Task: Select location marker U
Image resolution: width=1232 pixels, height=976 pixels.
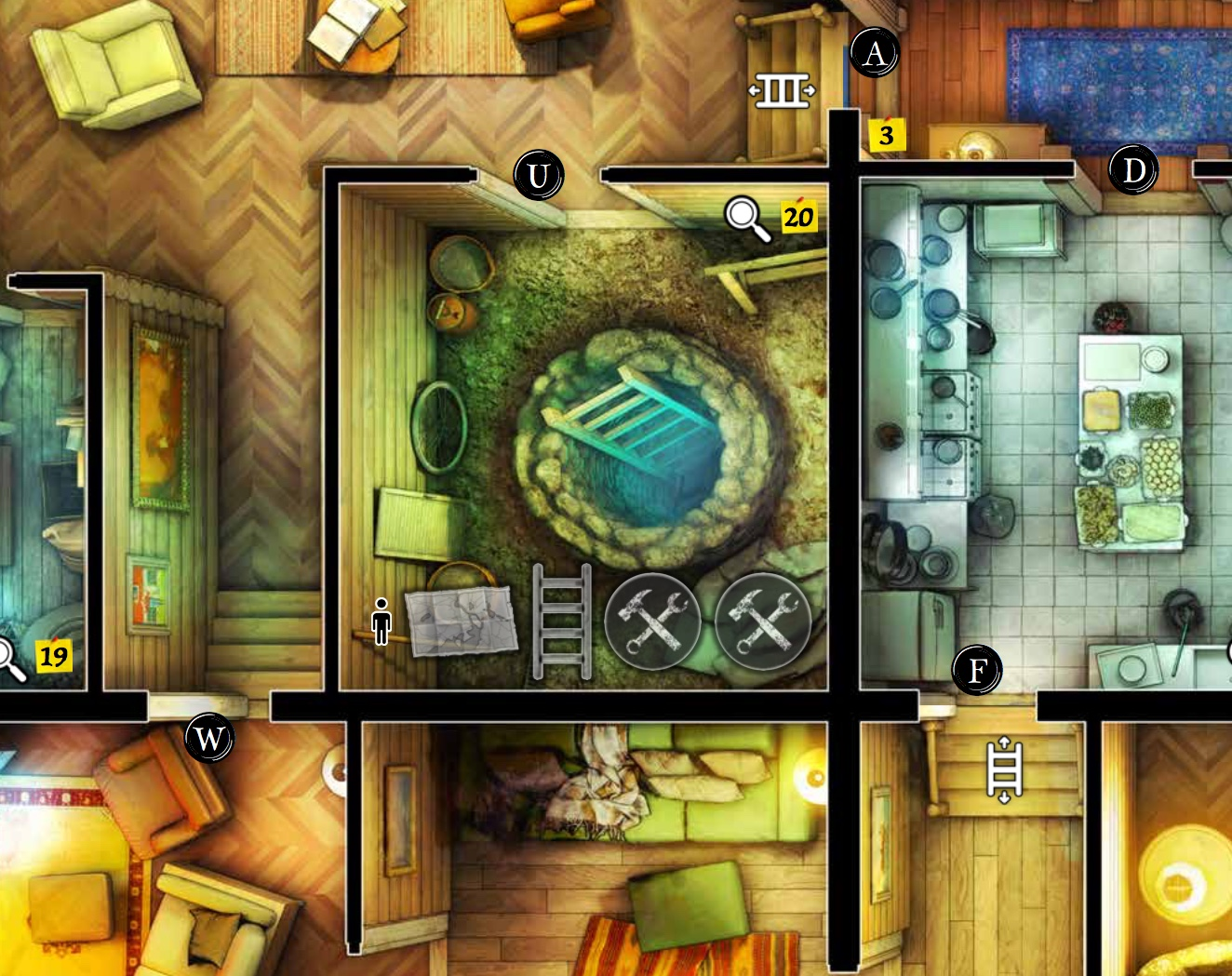Action: point(538,173)
